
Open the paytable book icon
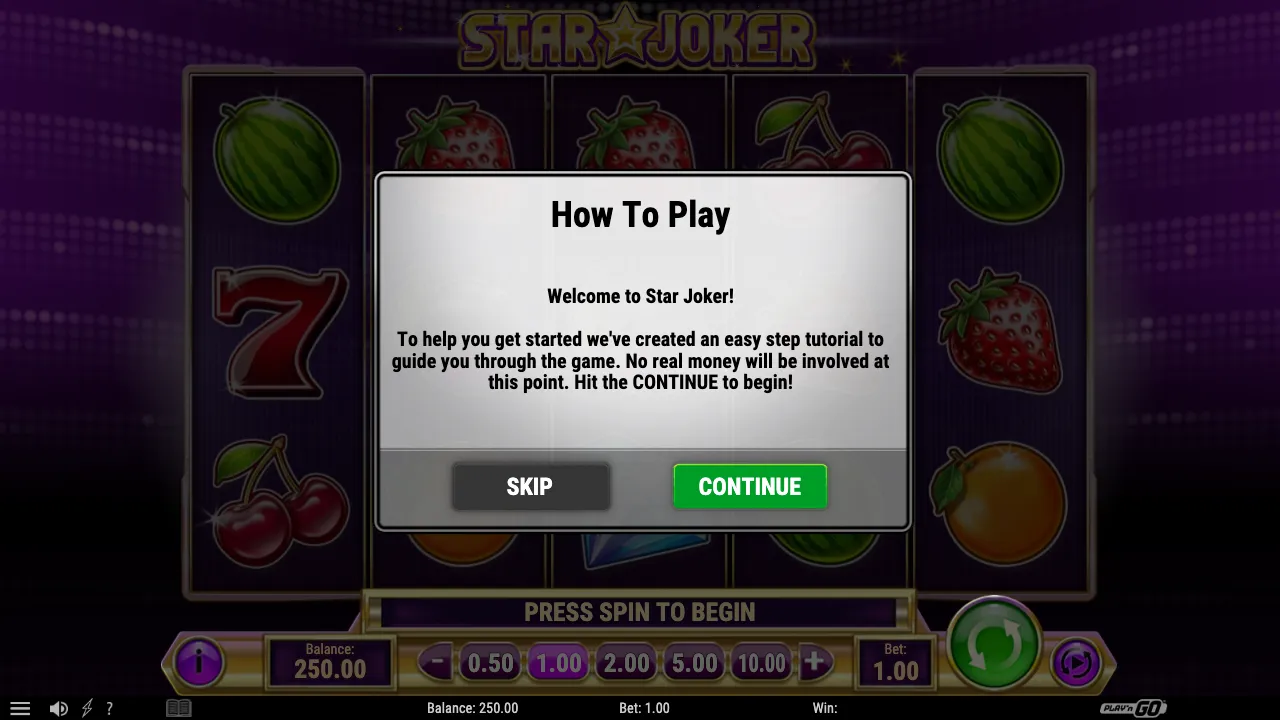(178, 707)
